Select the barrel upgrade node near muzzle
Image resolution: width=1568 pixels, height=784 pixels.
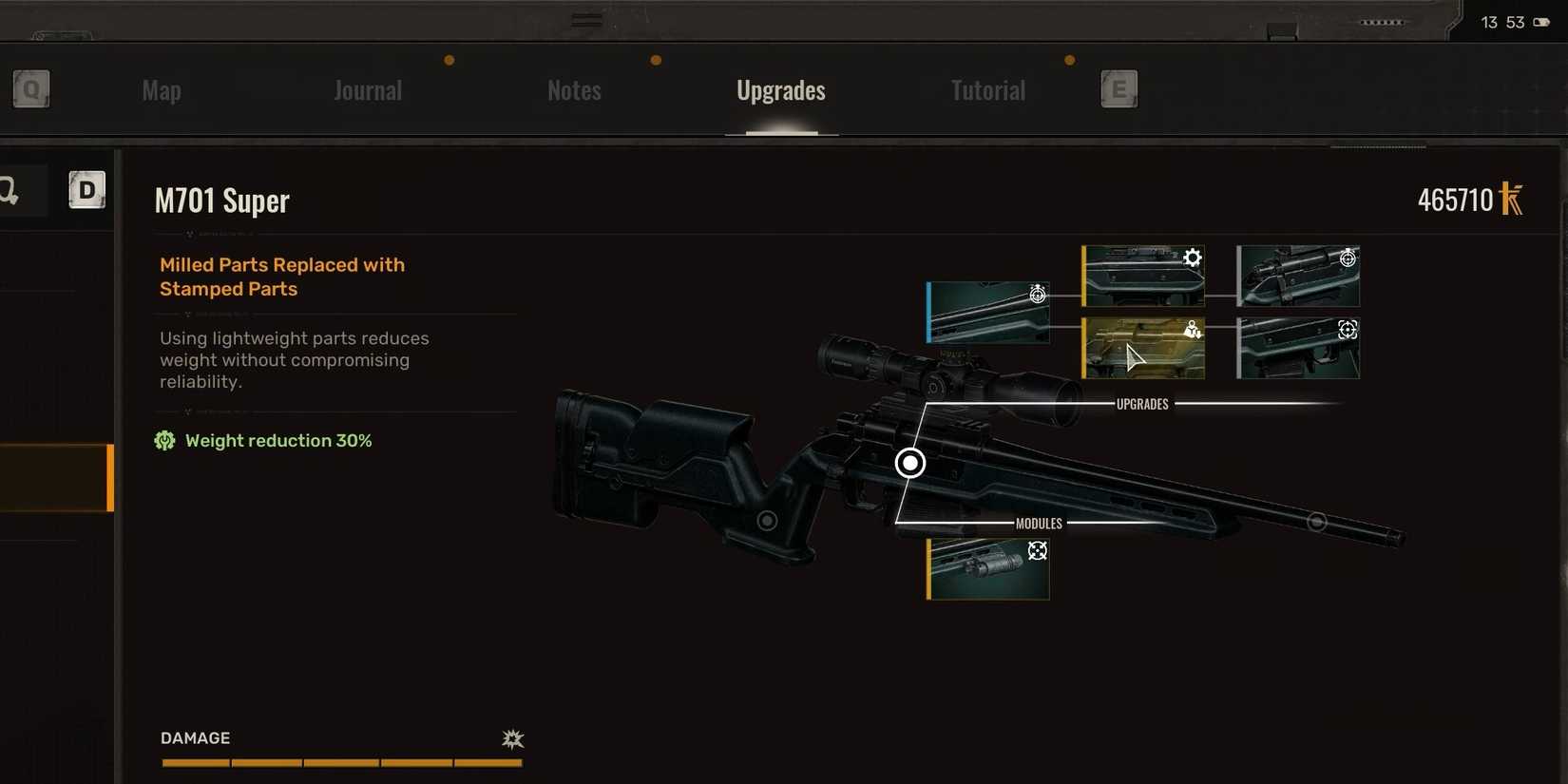[1316, 522]
